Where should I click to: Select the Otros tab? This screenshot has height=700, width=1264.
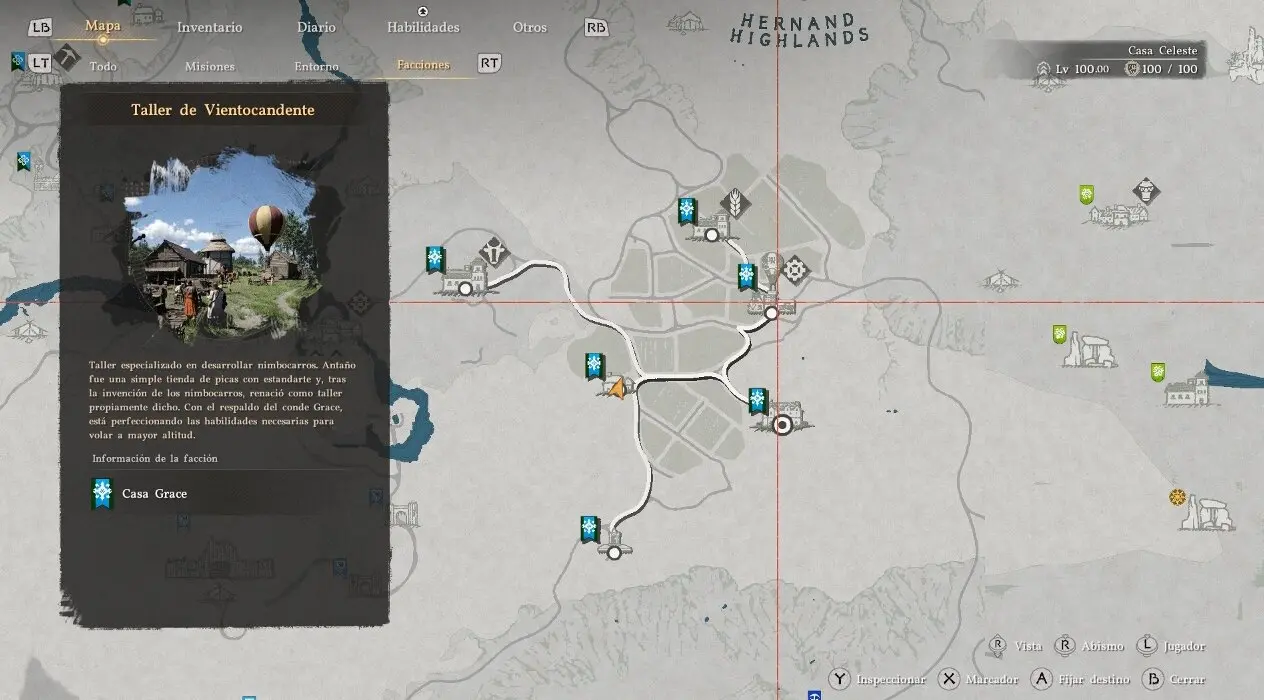click(x=530, y=27)
